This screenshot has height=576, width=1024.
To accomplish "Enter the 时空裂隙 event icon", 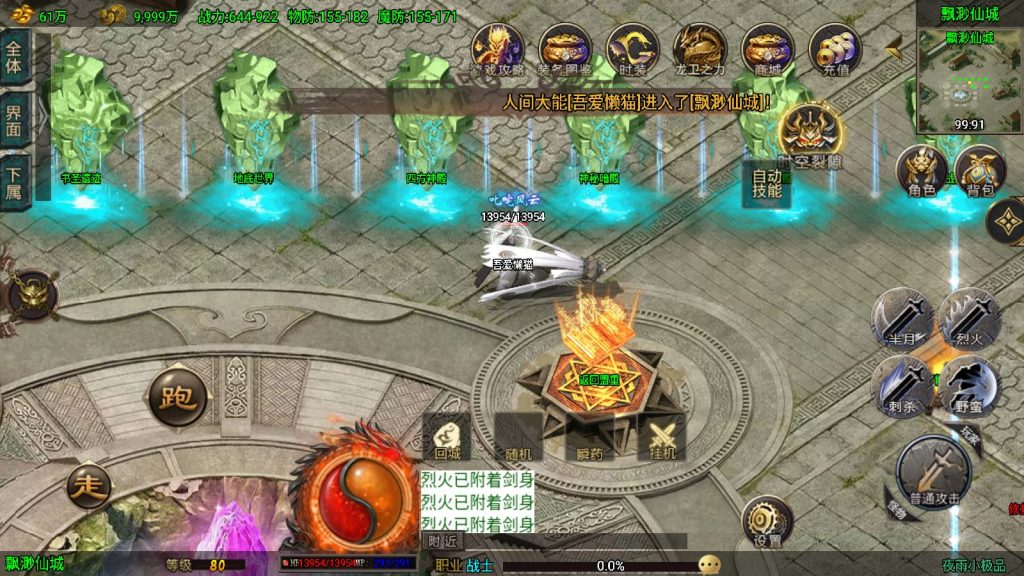I will (x=811, y=131).
